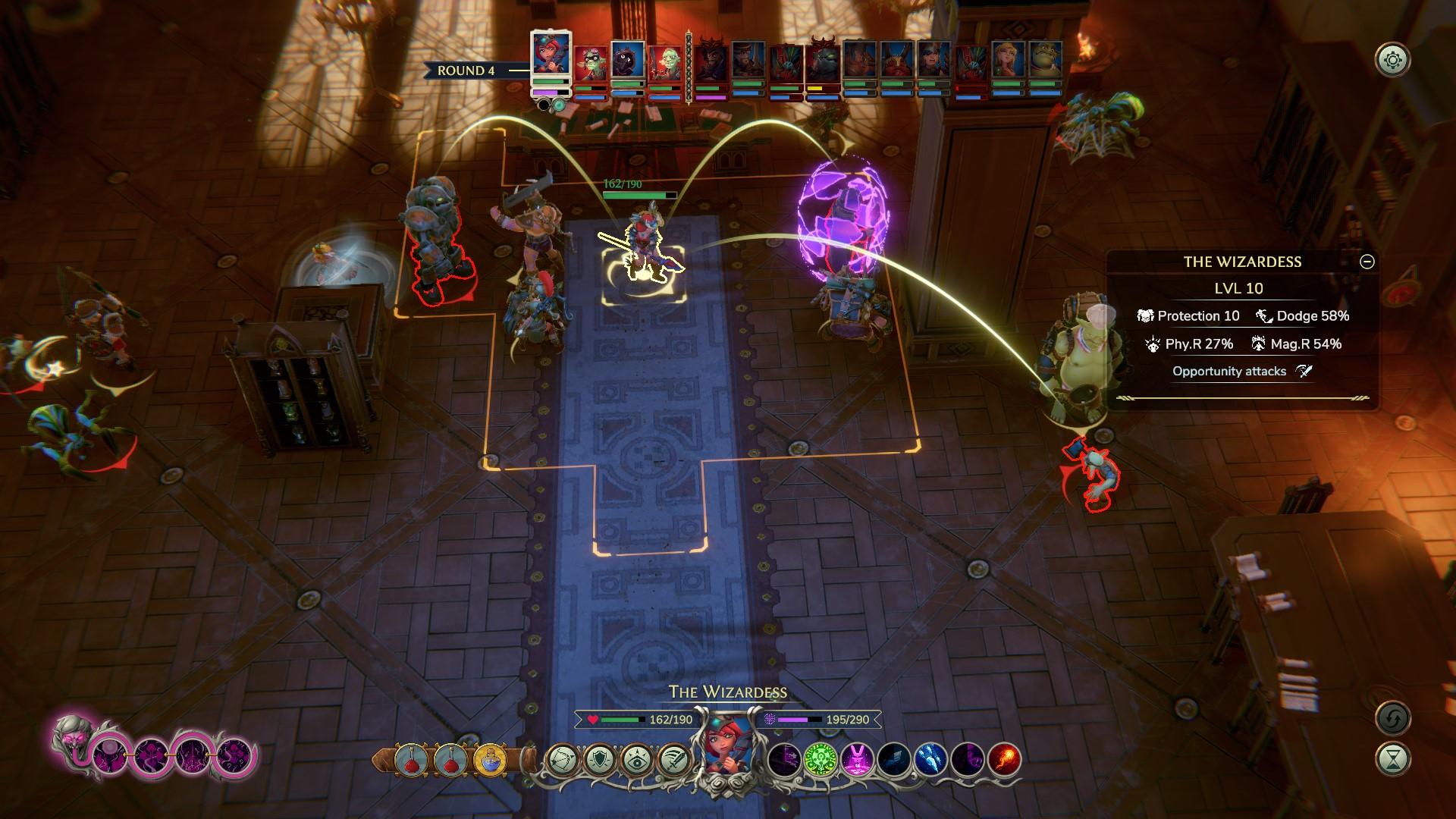
Task: Activate the shield defend action
Action: click(x=599, y=759)
